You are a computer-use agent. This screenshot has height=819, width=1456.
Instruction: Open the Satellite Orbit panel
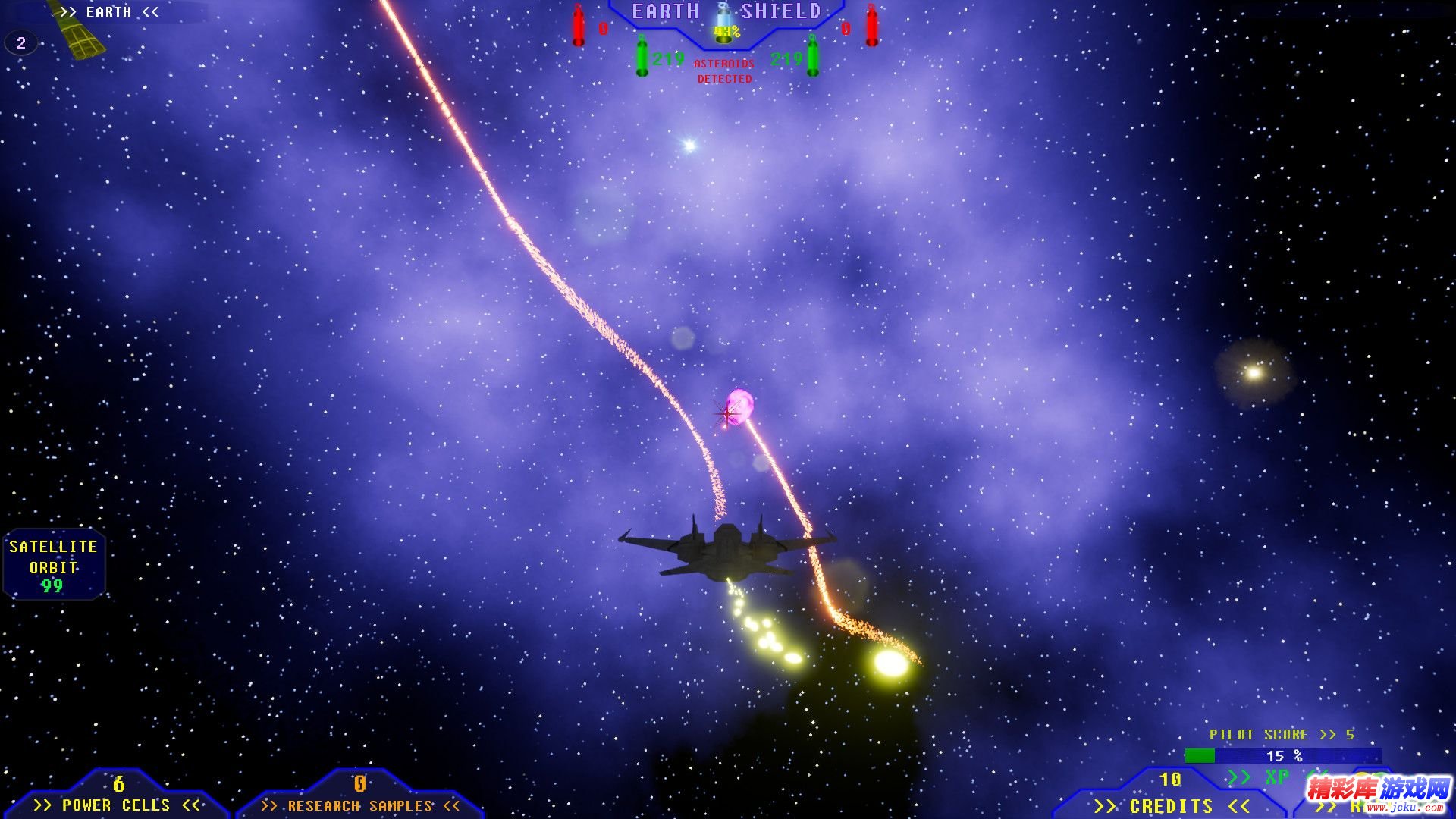pyautogui.click(x=53, y=565)
